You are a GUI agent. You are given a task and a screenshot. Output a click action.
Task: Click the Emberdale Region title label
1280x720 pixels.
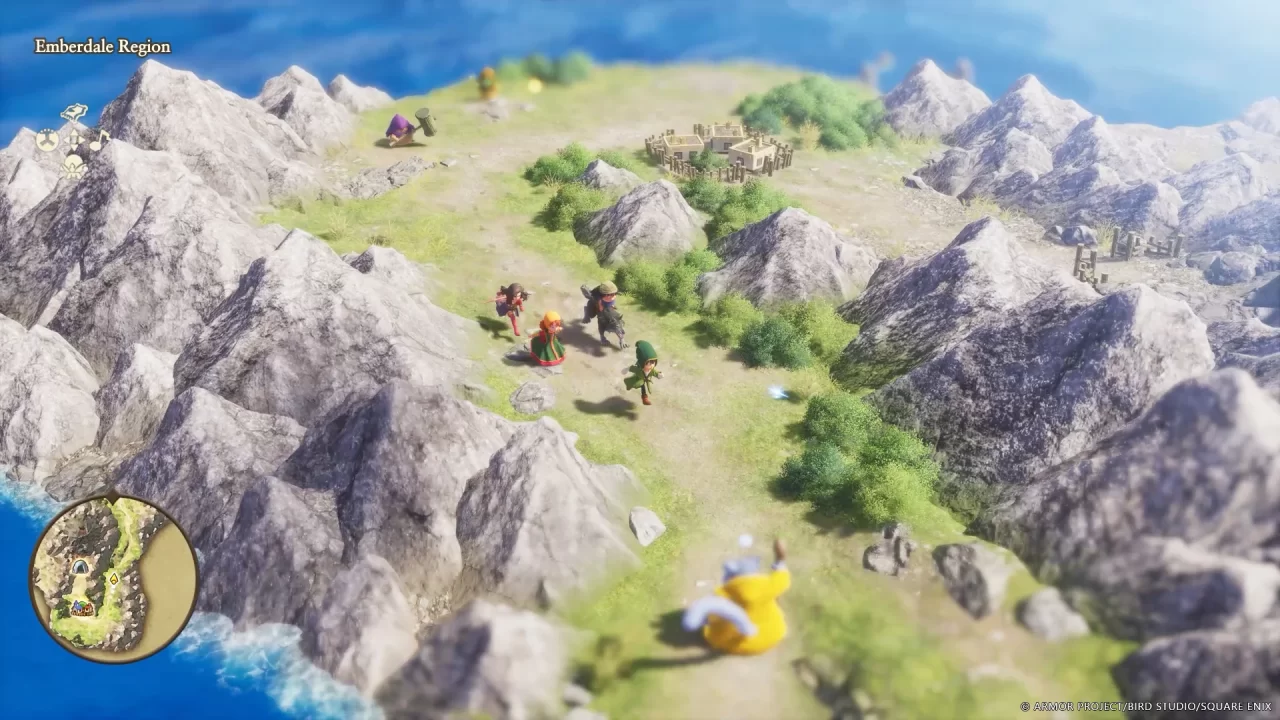tap(100, 46)
